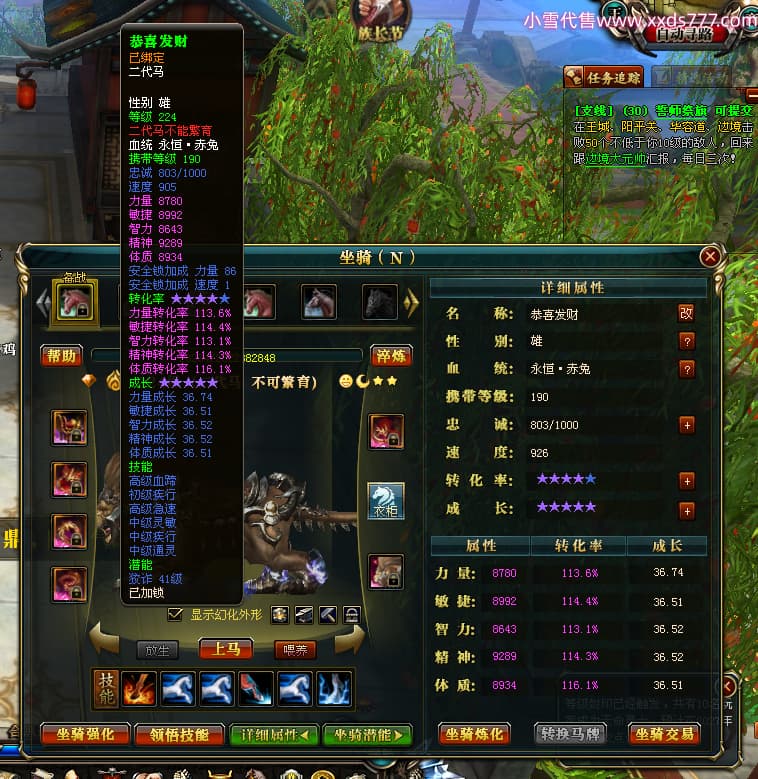This screenshot has height=779, width=758.
Task: Click the 自动寻路 auto-pathfinding button
Action: (x=684, y=34)
